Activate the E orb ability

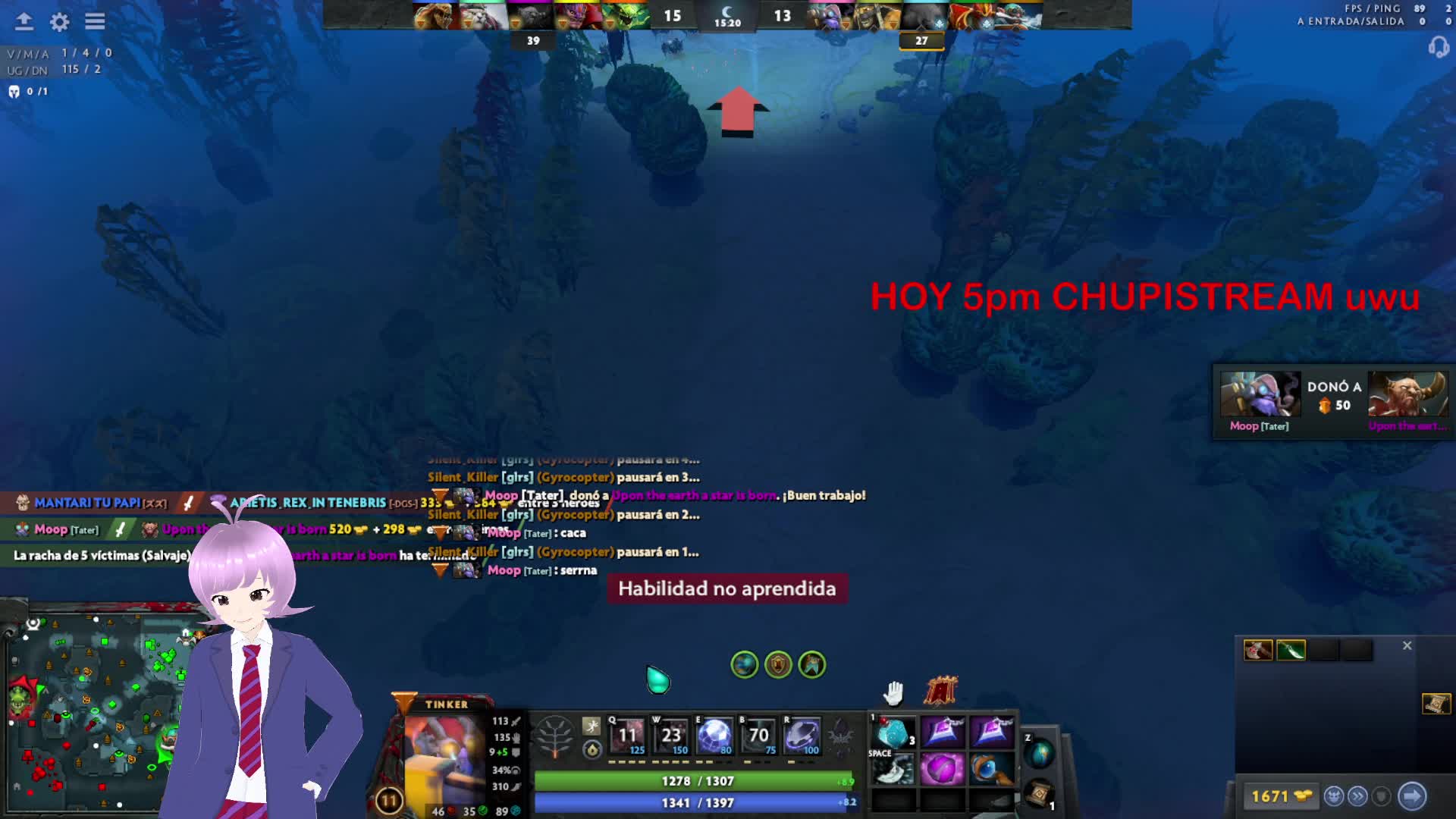pyautogui.click(x=714, y=736)
